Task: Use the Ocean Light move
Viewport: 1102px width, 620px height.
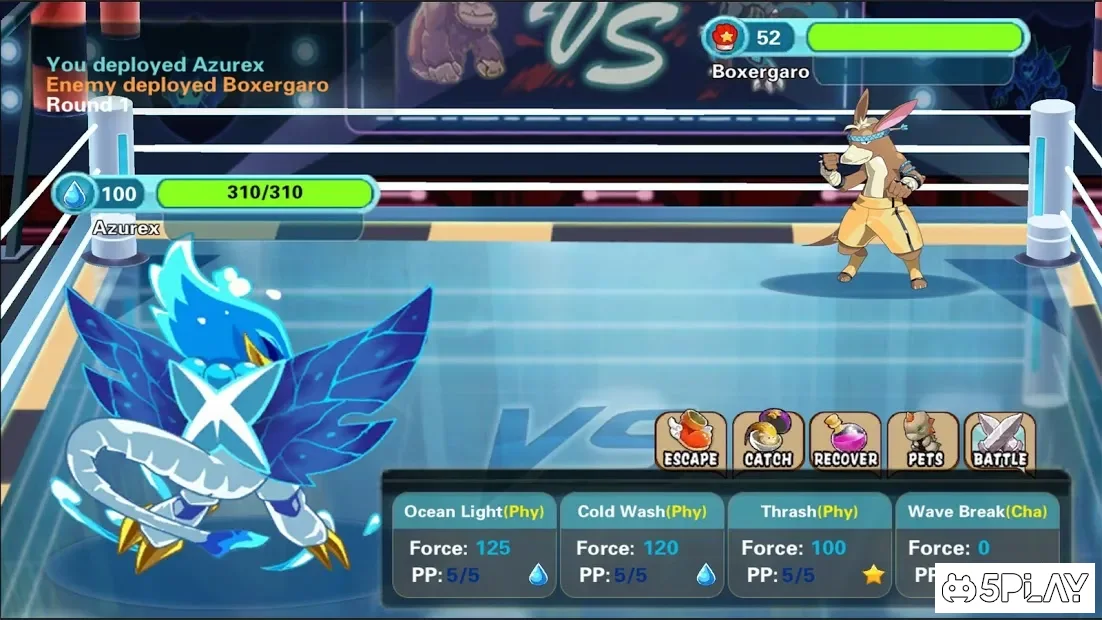Action: (x=473, y=545)
